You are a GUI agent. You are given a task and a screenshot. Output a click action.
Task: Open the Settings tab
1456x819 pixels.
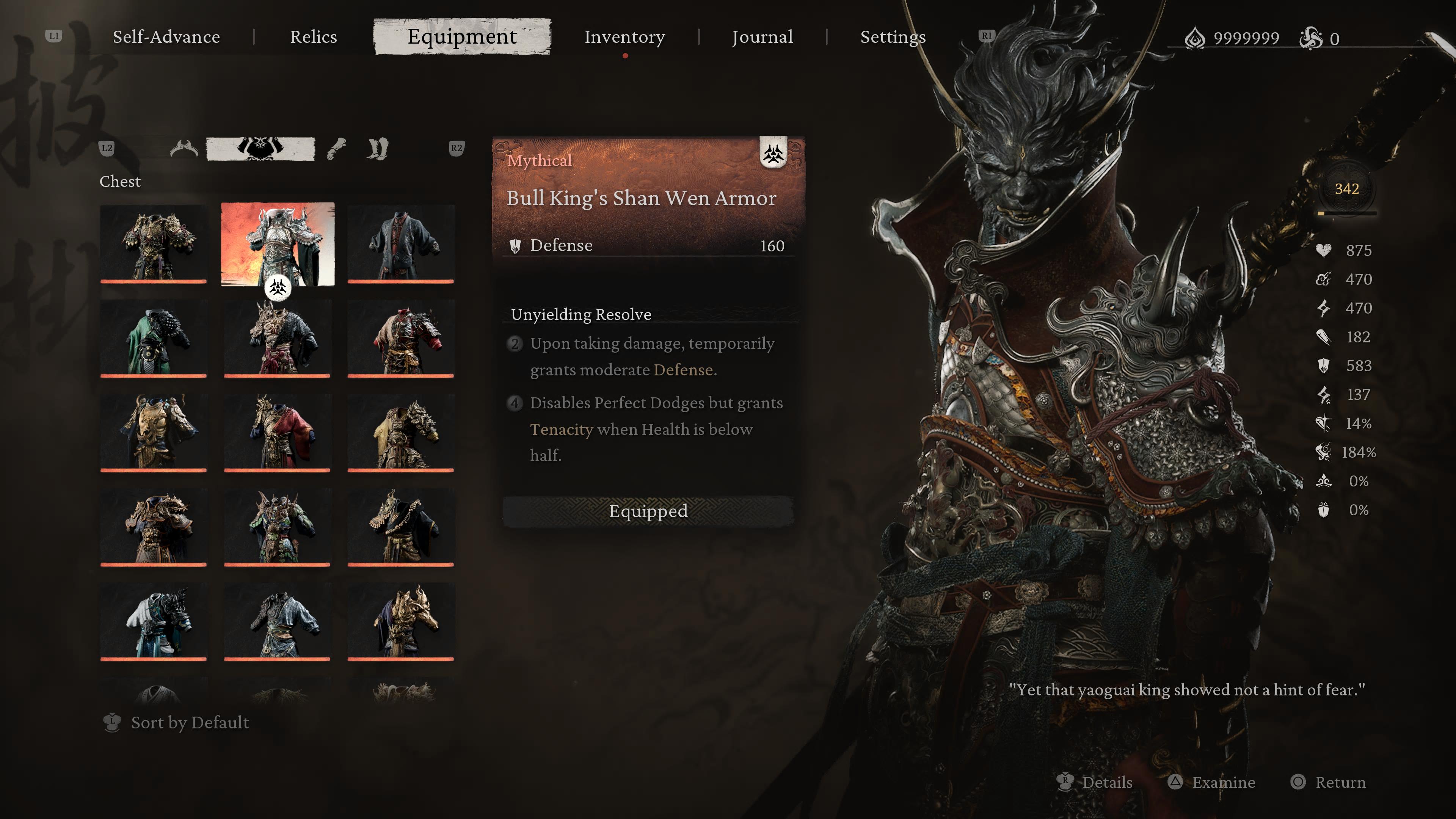893,37
